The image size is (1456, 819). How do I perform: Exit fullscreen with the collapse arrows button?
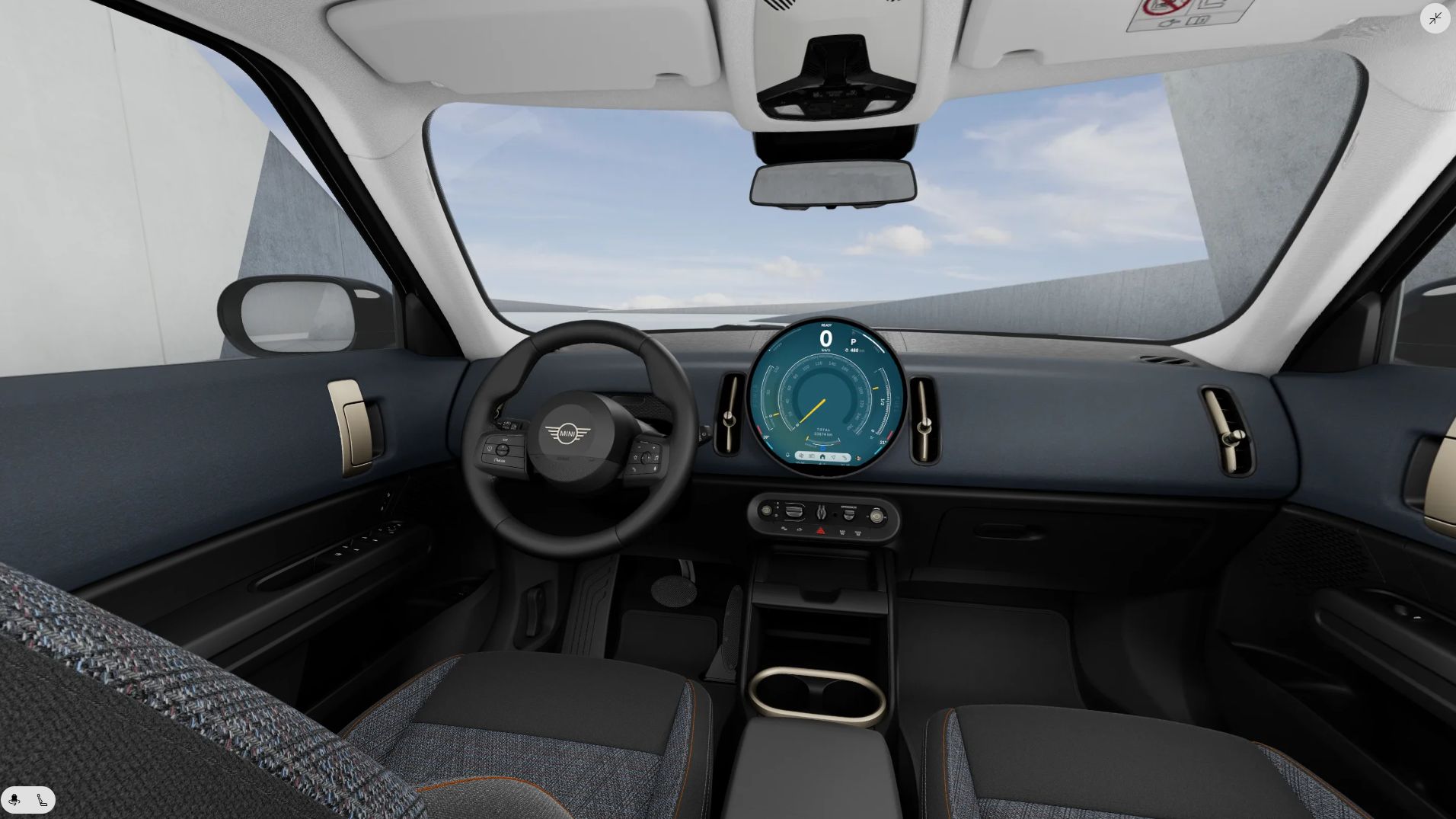[1435, 18]
